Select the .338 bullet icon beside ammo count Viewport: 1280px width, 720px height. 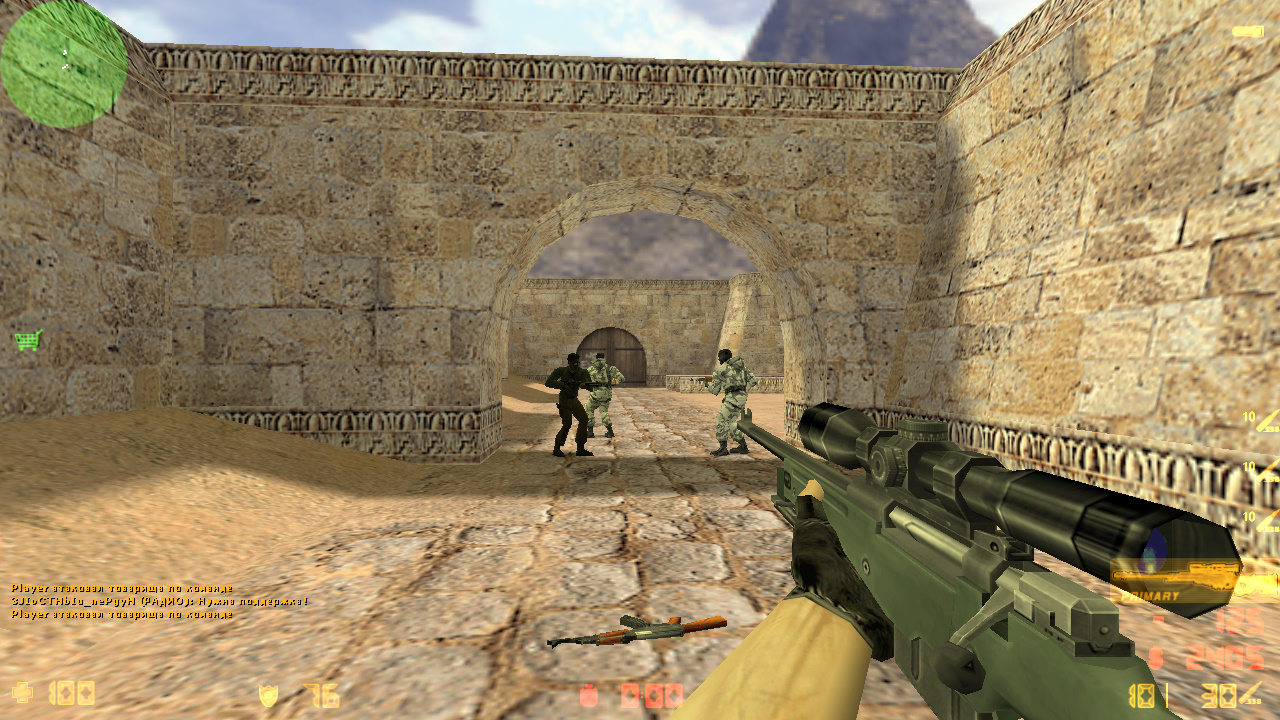[1248, 693]
